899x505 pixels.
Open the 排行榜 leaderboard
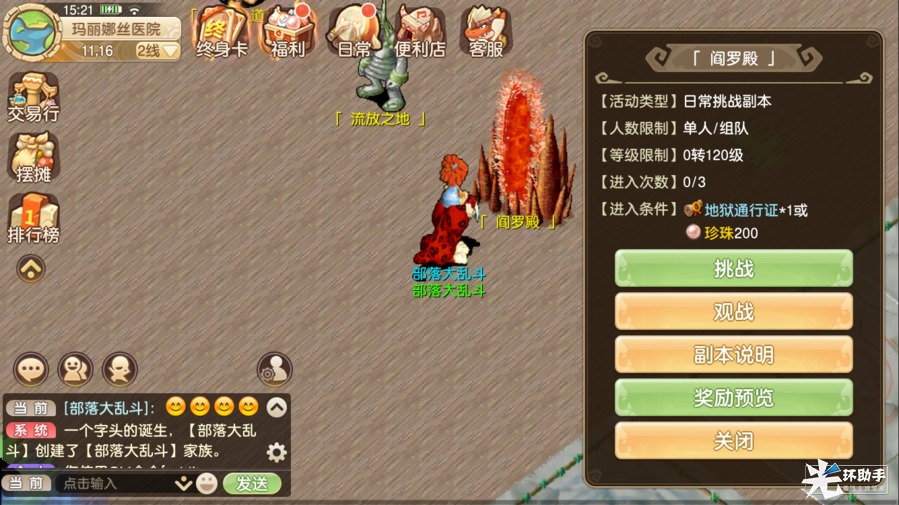(33, 218)
